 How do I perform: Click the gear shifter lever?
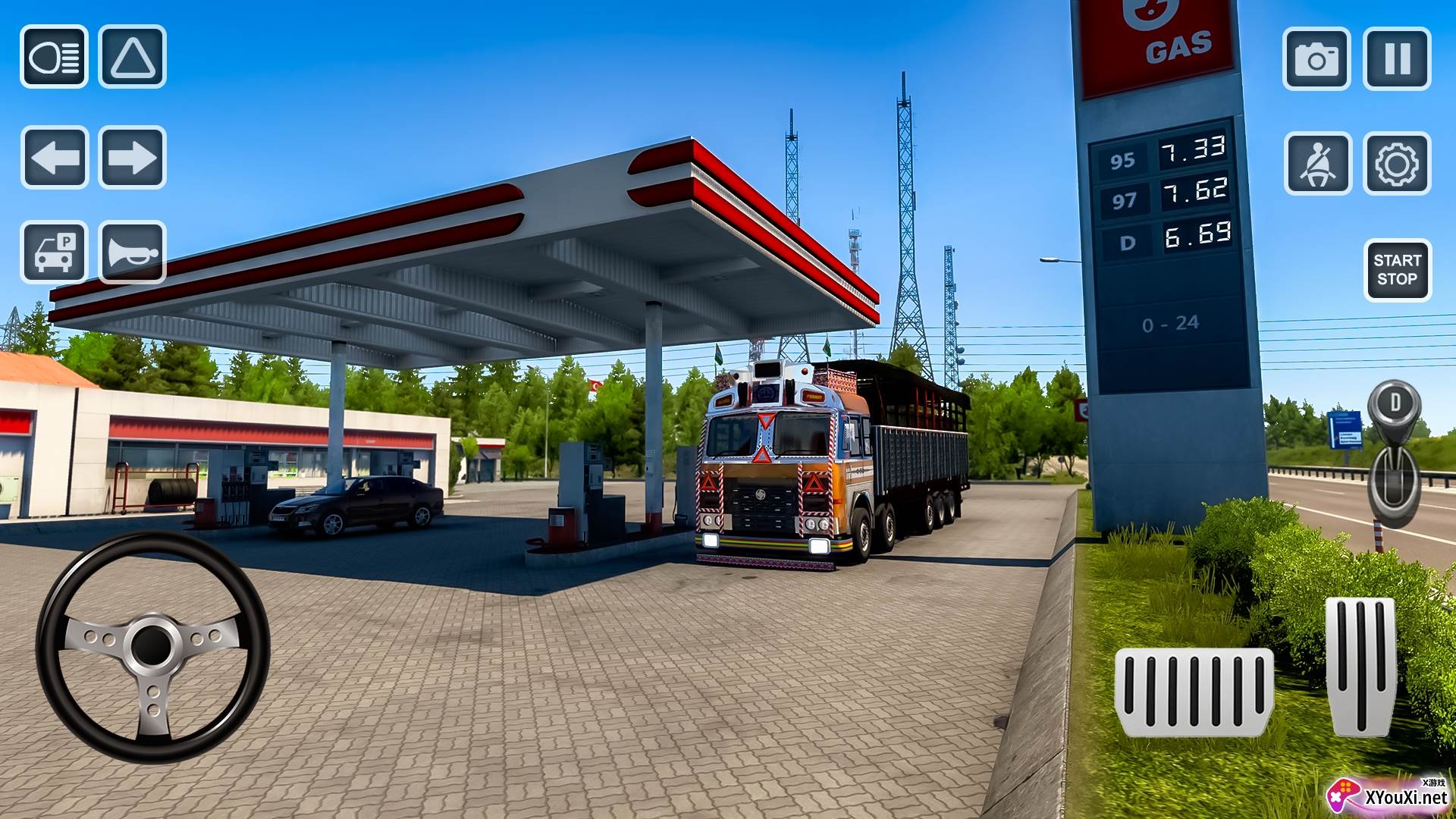coord(1394,455)
